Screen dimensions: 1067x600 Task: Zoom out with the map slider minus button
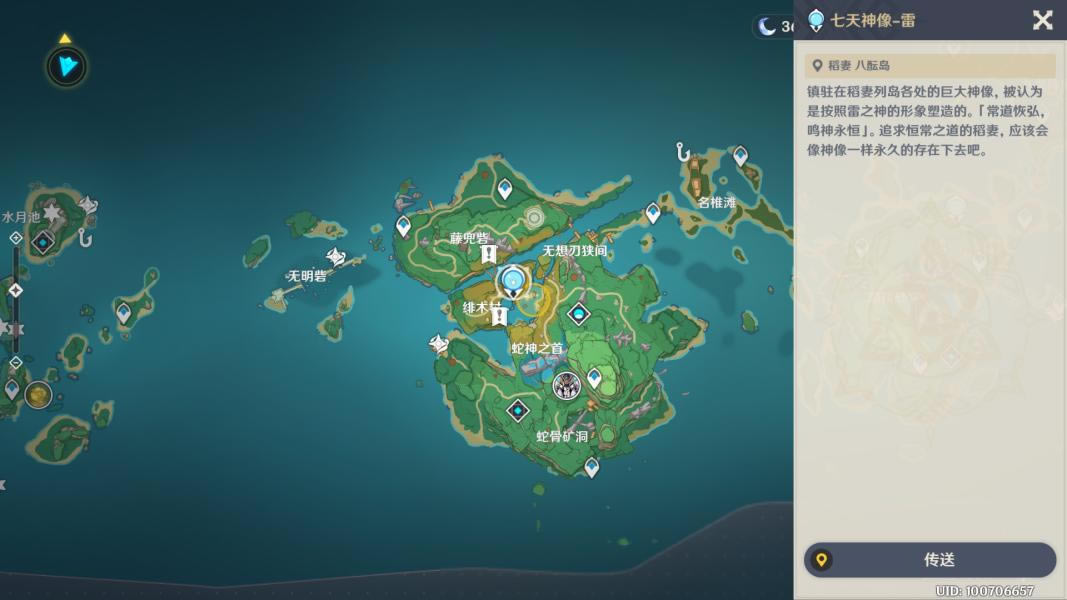pyautogui.click(x=15, y=362)
